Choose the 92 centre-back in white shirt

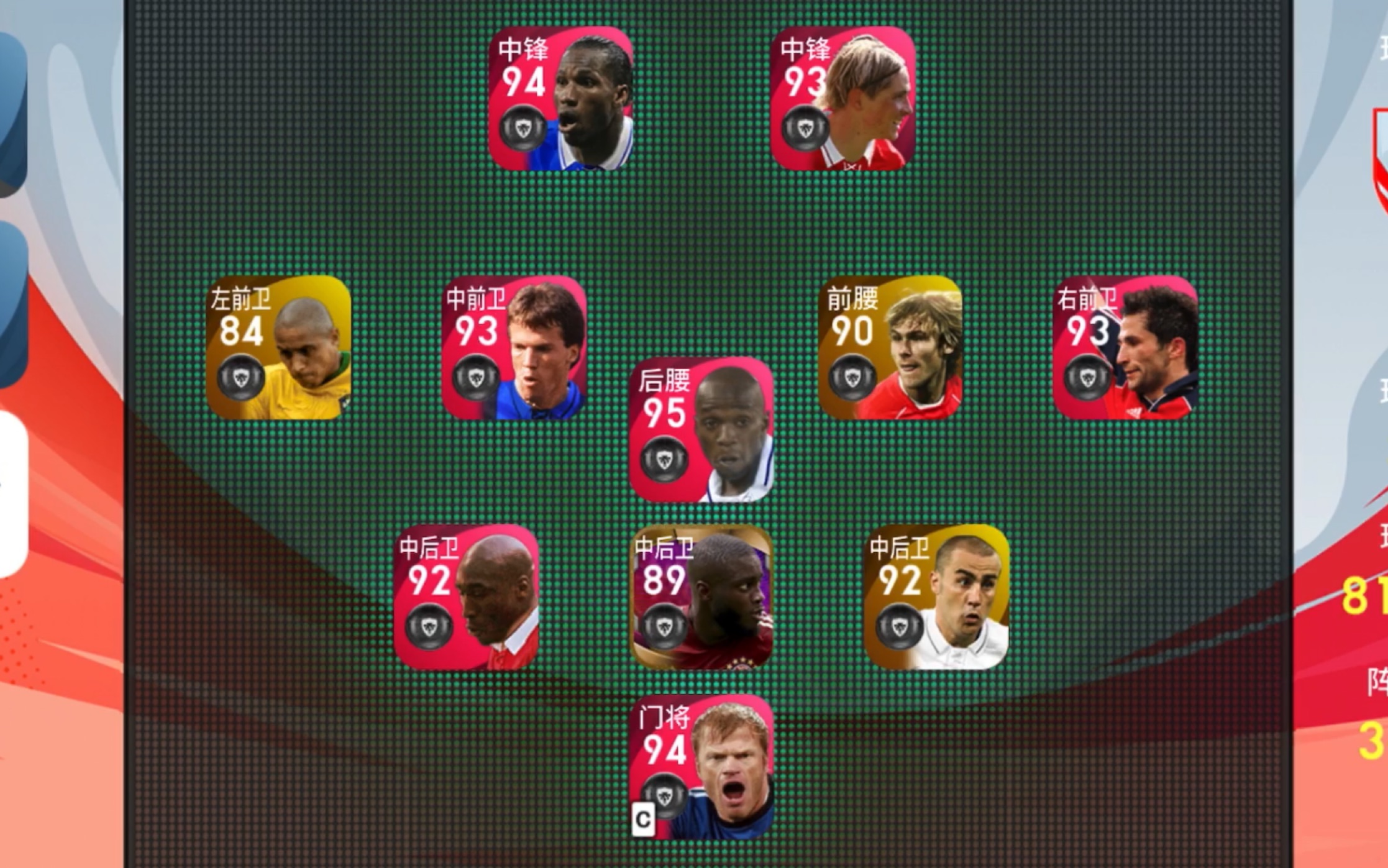point(937,597)
